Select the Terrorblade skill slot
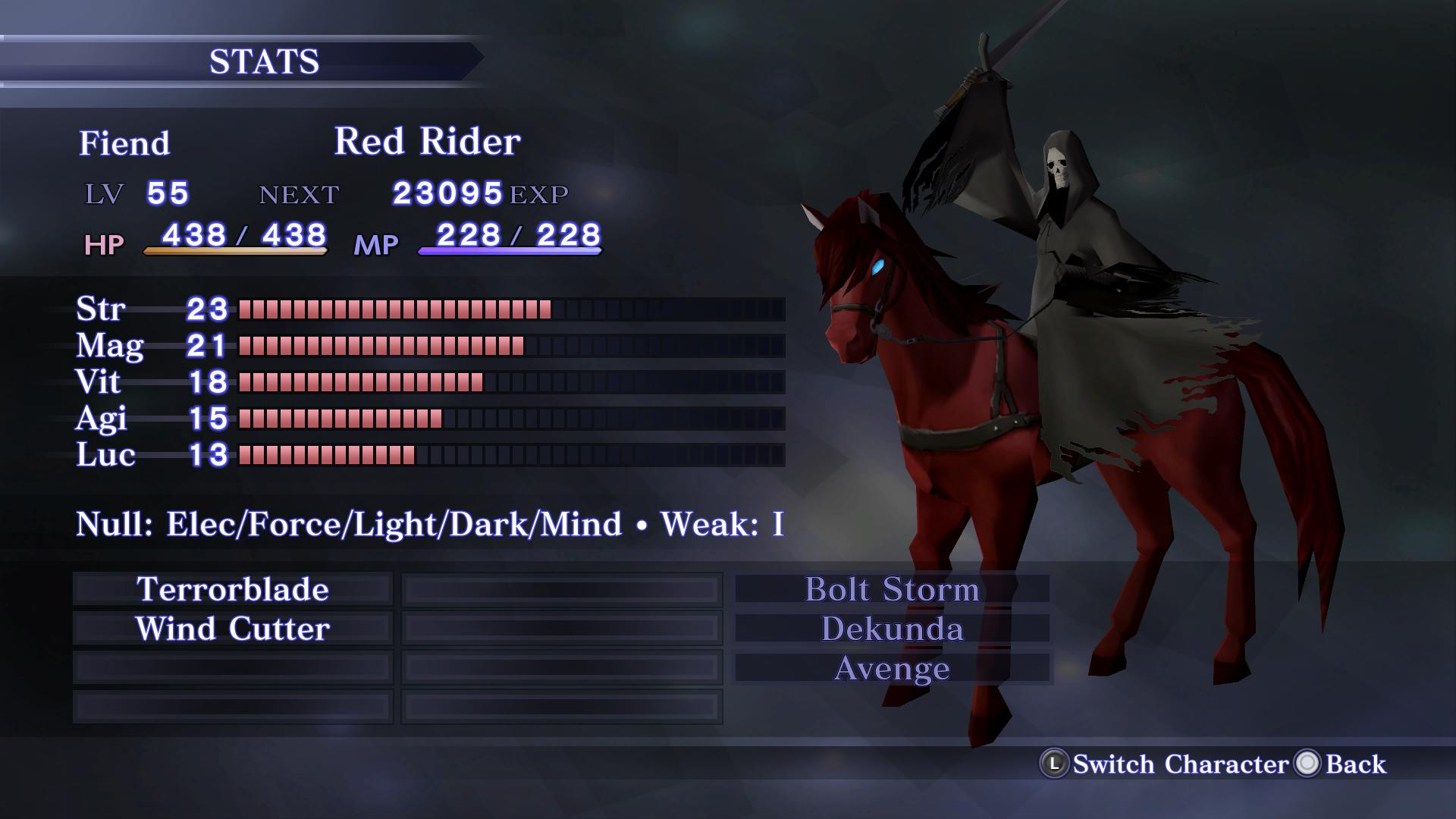 click(231, 589)
